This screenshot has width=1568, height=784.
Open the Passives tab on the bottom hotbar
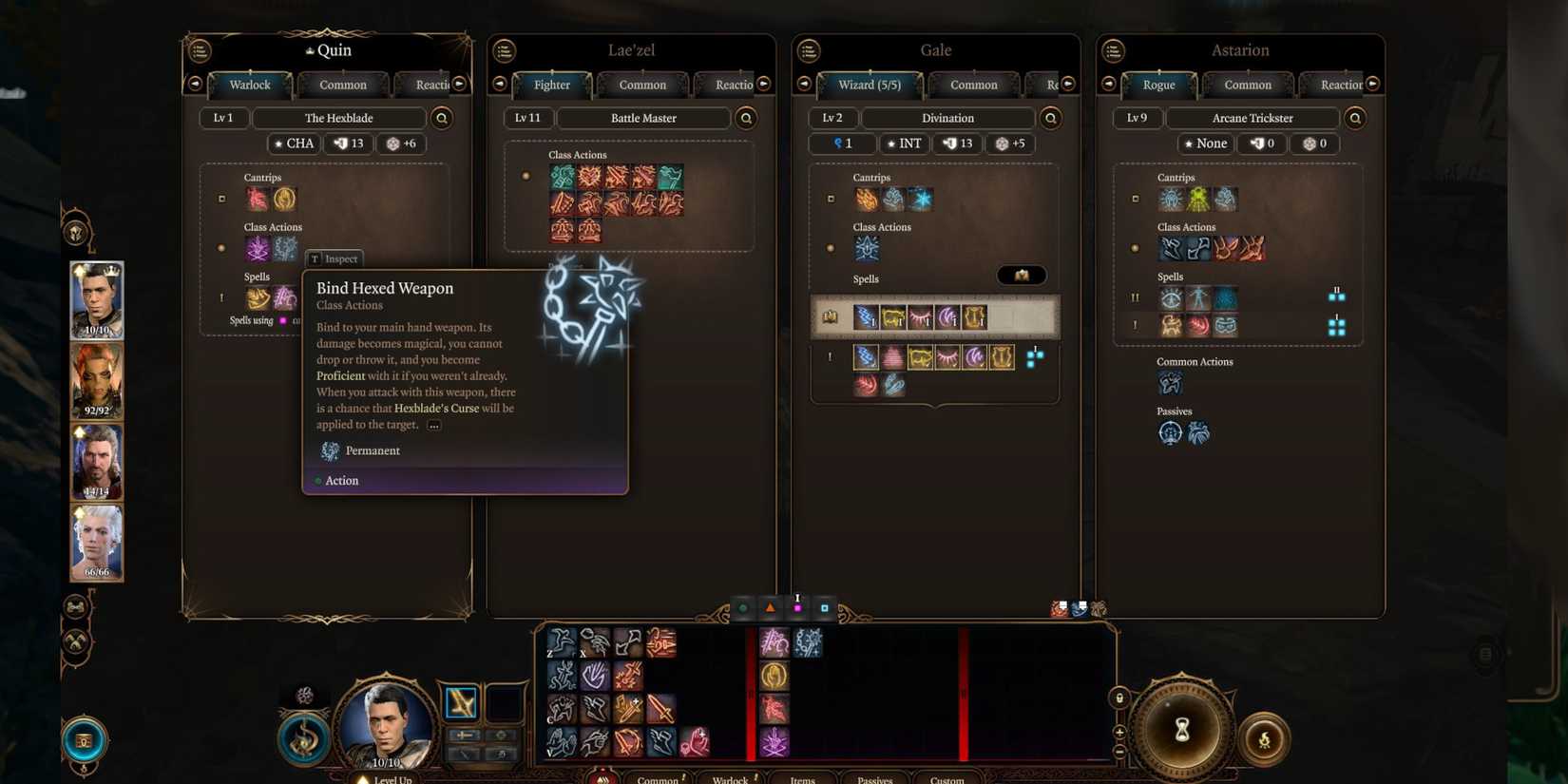pyautogui.click(x=873, y=779)
